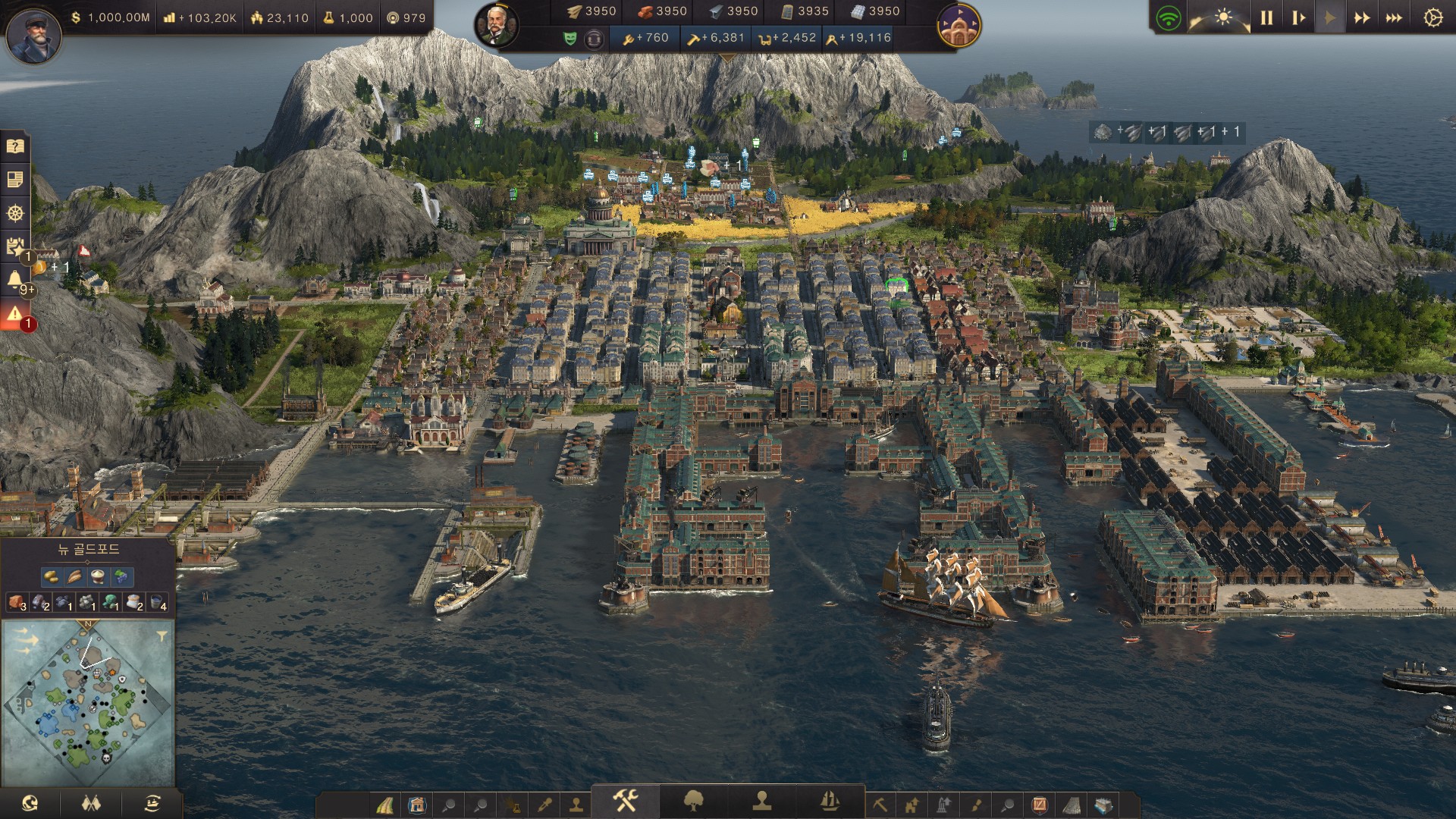Open the gear options menu

coord(1432,17)
